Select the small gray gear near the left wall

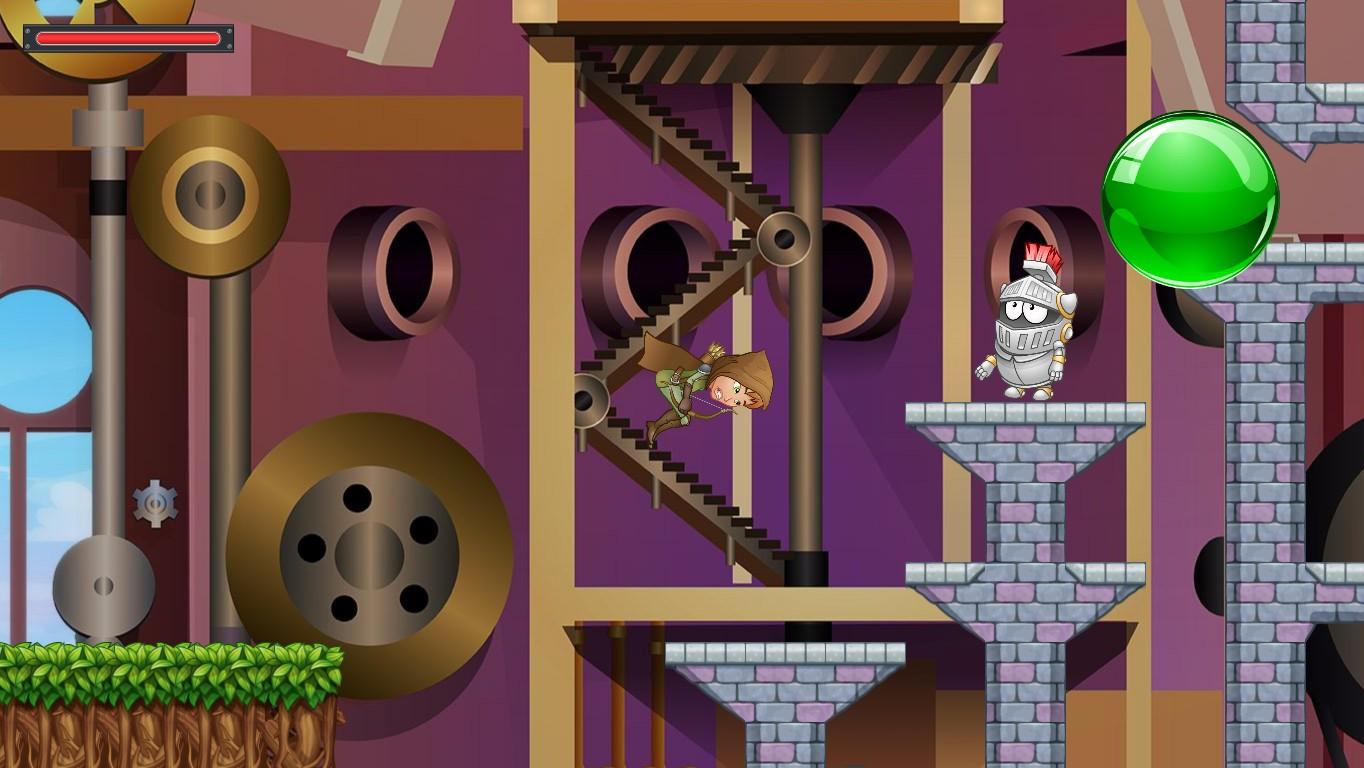(155, 505)
